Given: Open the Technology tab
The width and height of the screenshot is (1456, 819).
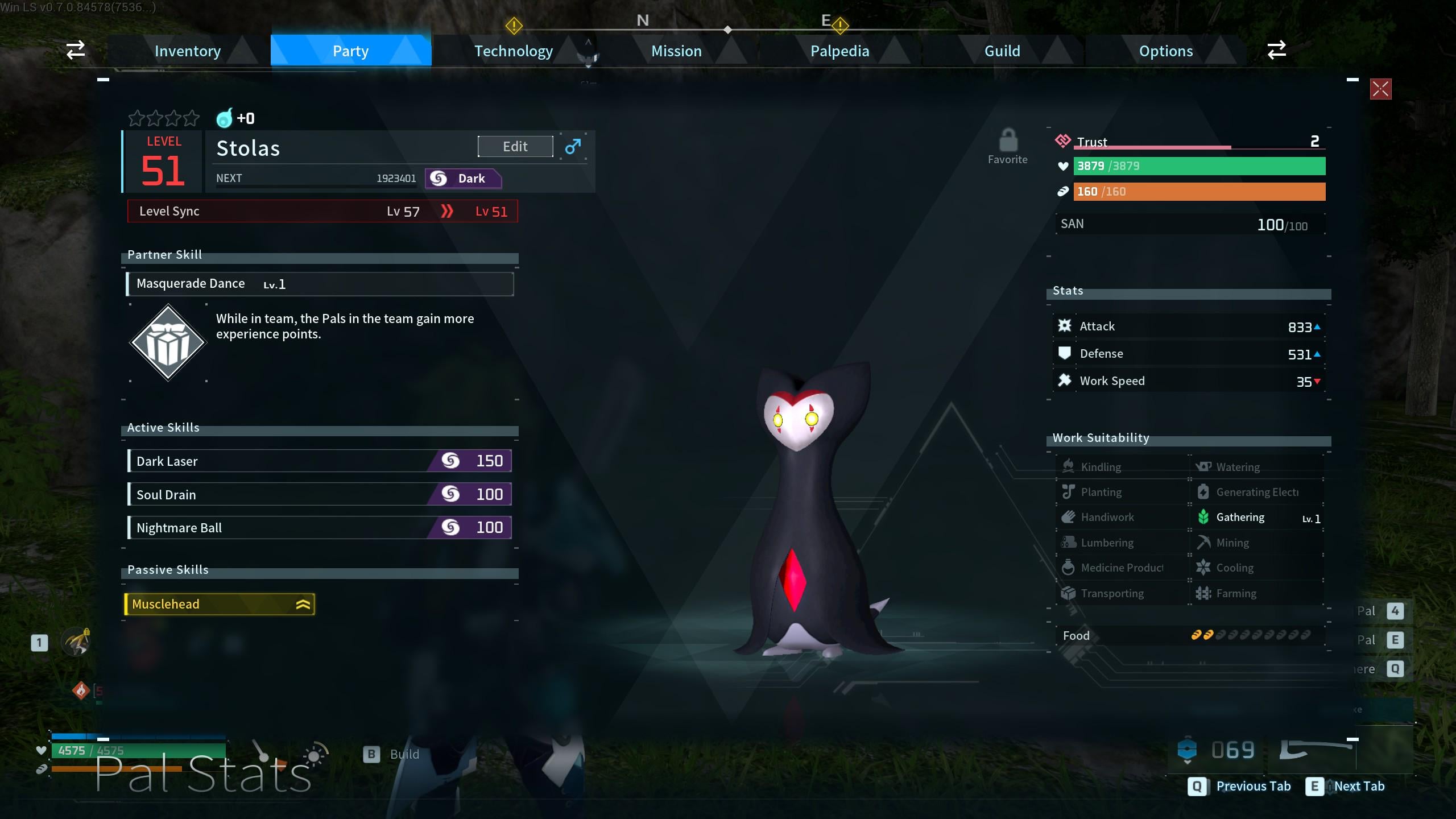Looking at the screenshot, I should tap(513, 51).
